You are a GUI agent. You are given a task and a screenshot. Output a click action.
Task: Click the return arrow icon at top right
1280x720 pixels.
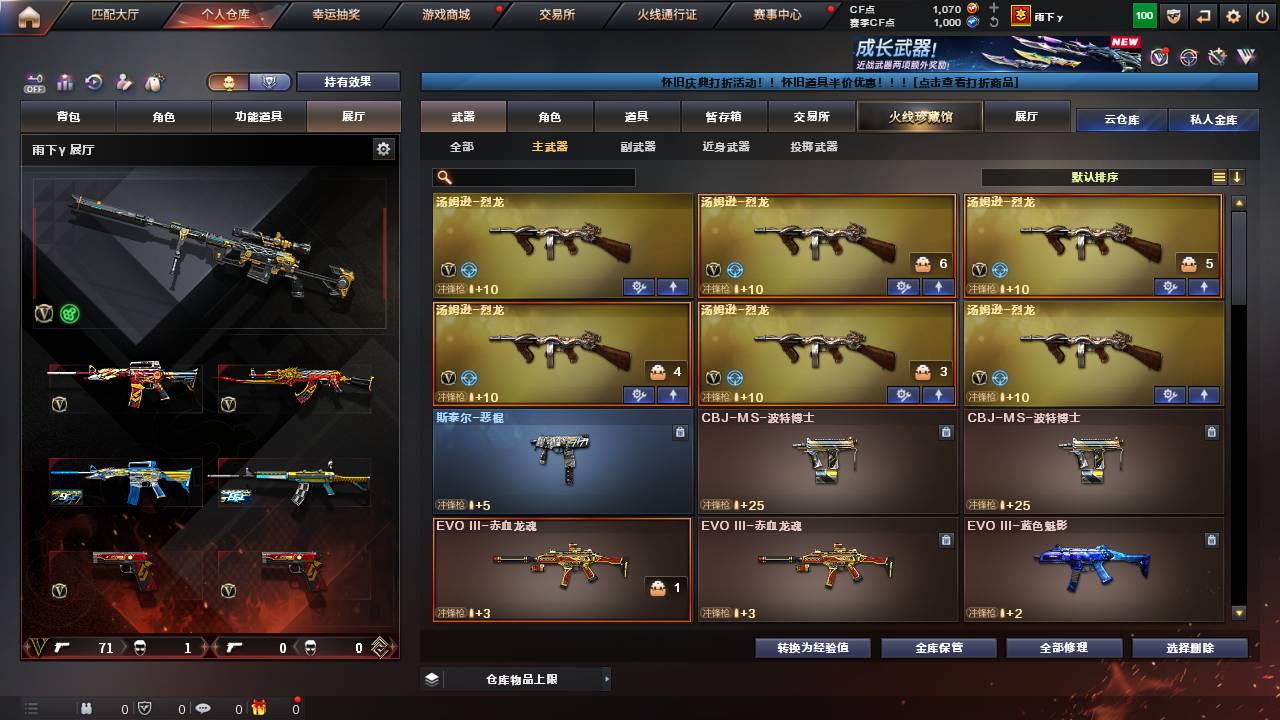(x=1203, y=15)
